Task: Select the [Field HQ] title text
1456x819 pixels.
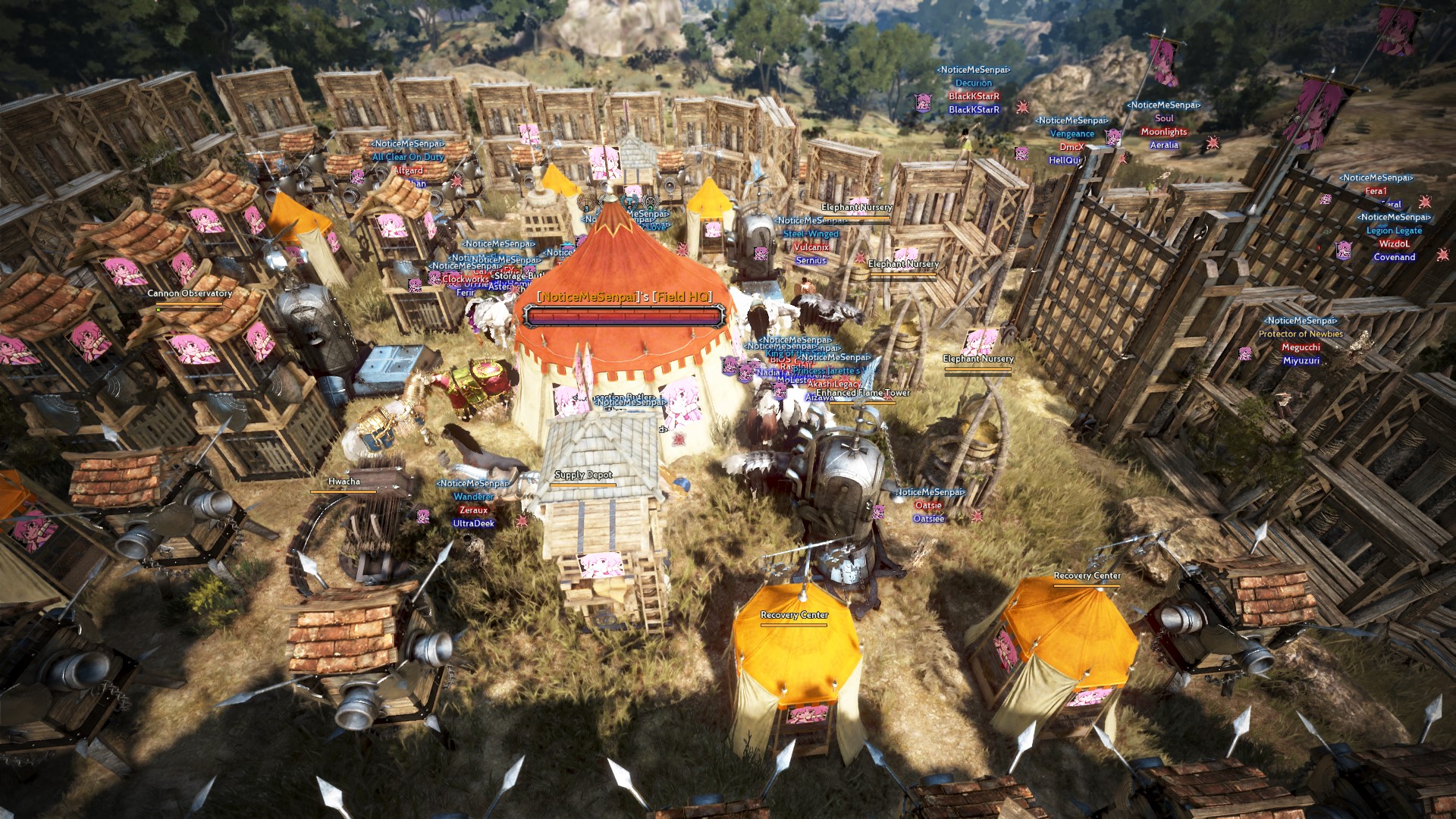Action: 682,299
